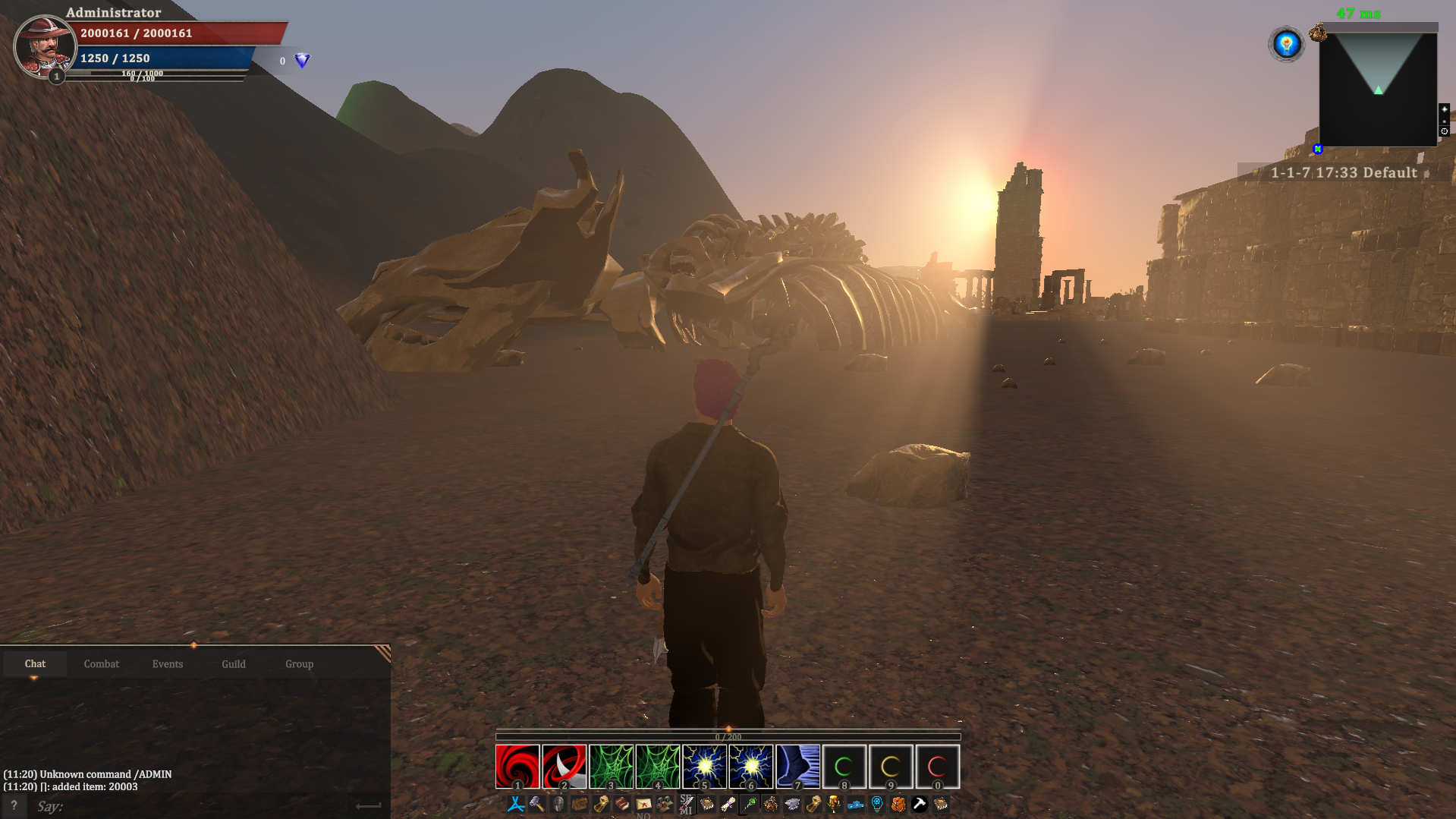The width and height of the screenshot is (1456, 819).
Task: Click the blue diamond gem currency icon
Action: tap(302, 61)
